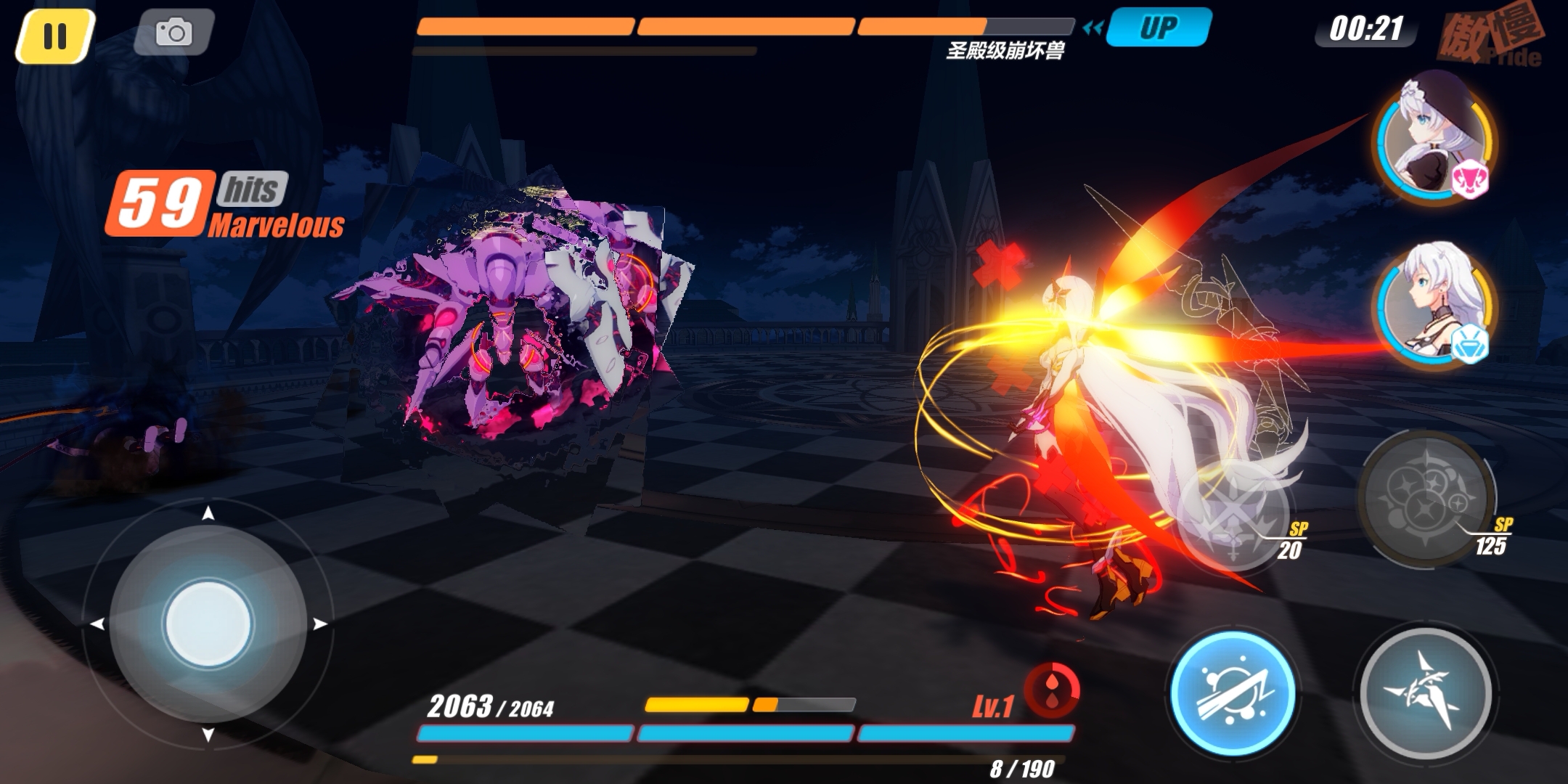The width and height of the screenshot is (1568, 784).
Task: Tap the blue UP button
Action: click(x=1158, y=28)
